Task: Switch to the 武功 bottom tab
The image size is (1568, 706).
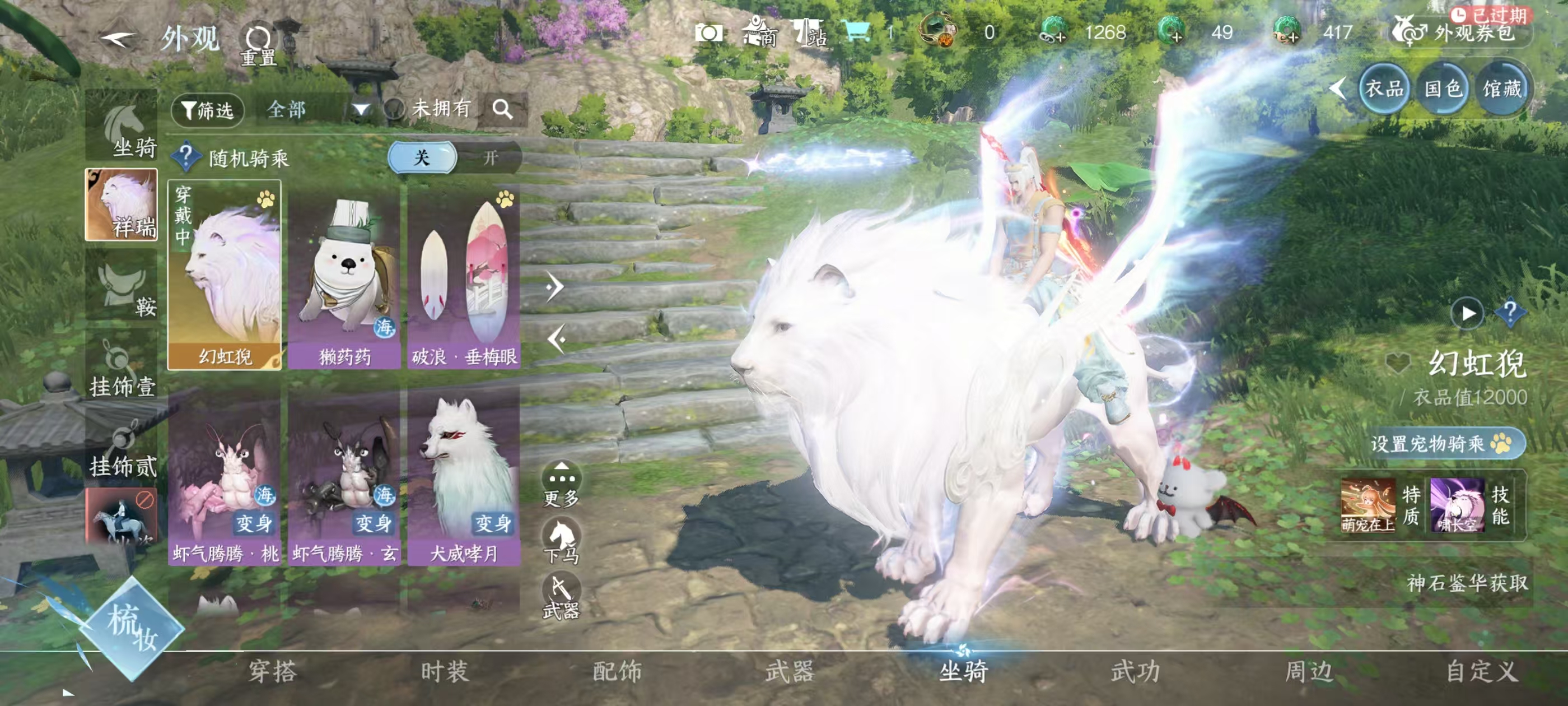Action: [x=1136, y=671]
